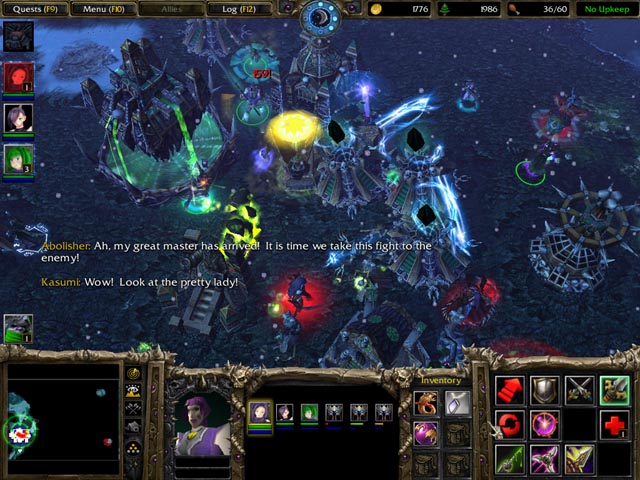Select the green-haired hero portrait on left
640x480 pixels.
click(x=18, y=160)
